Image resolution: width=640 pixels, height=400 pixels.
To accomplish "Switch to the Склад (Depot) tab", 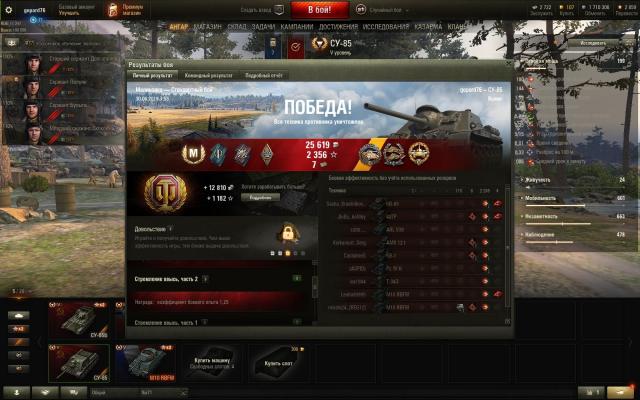I will tap(237, 26).
